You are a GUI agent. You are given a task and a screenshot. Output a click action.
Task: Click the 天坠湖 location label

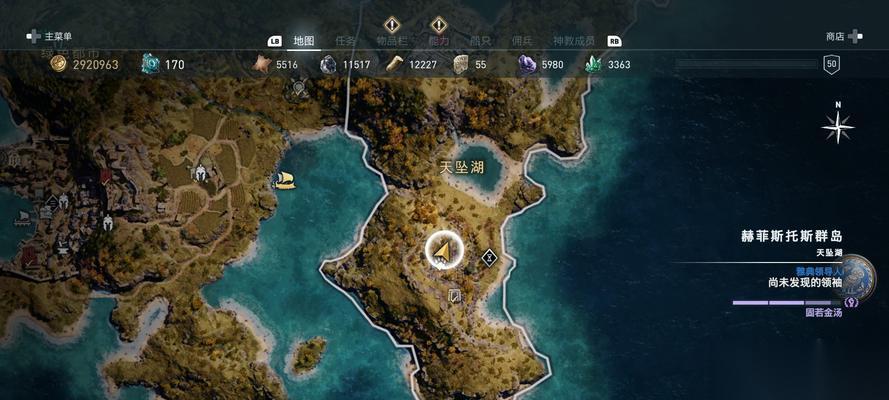(463, 167)
